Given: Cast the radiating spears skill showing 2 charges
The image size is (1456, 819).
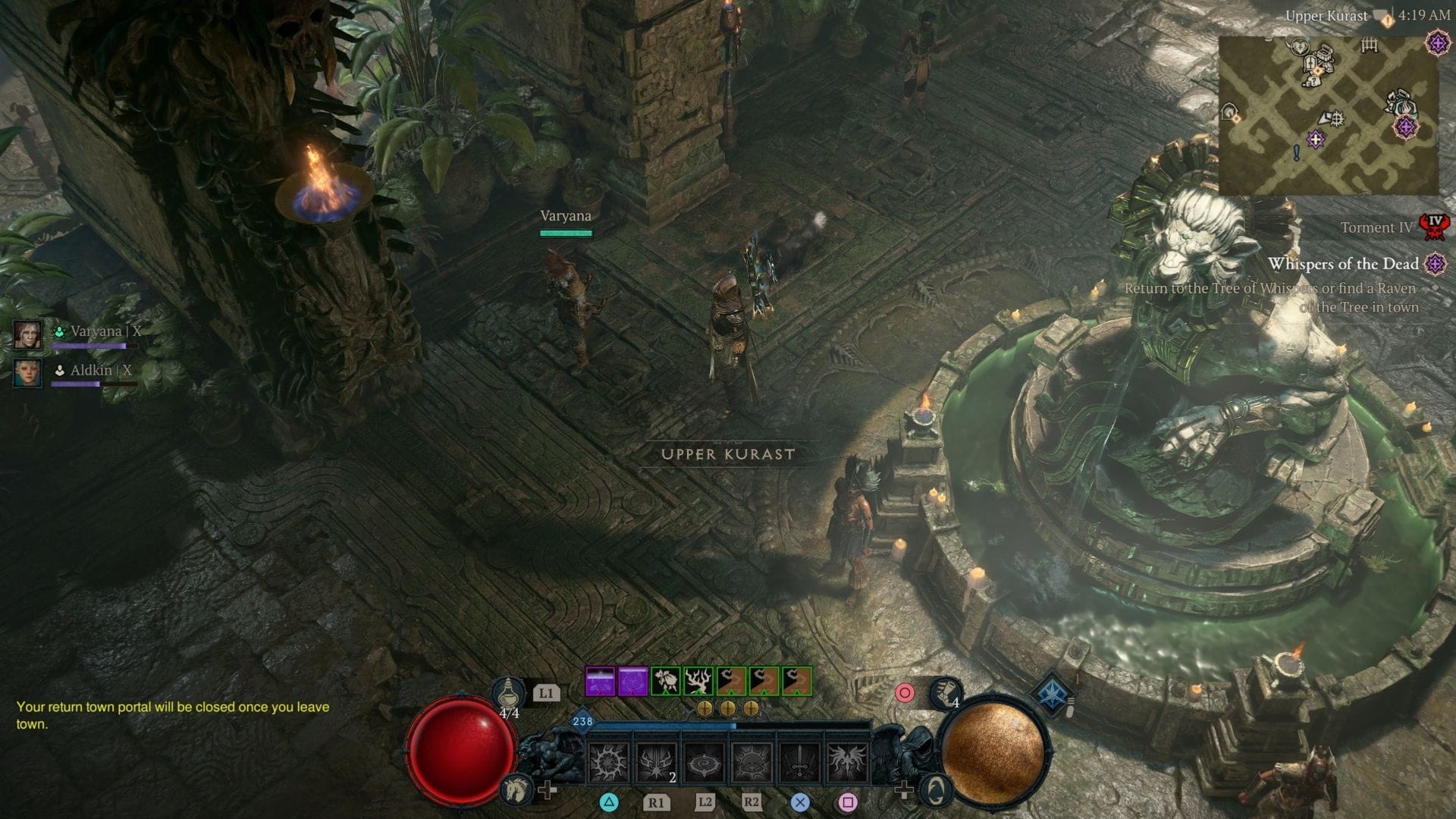Looking at the screenshot, I should click(x=656, y=762).
